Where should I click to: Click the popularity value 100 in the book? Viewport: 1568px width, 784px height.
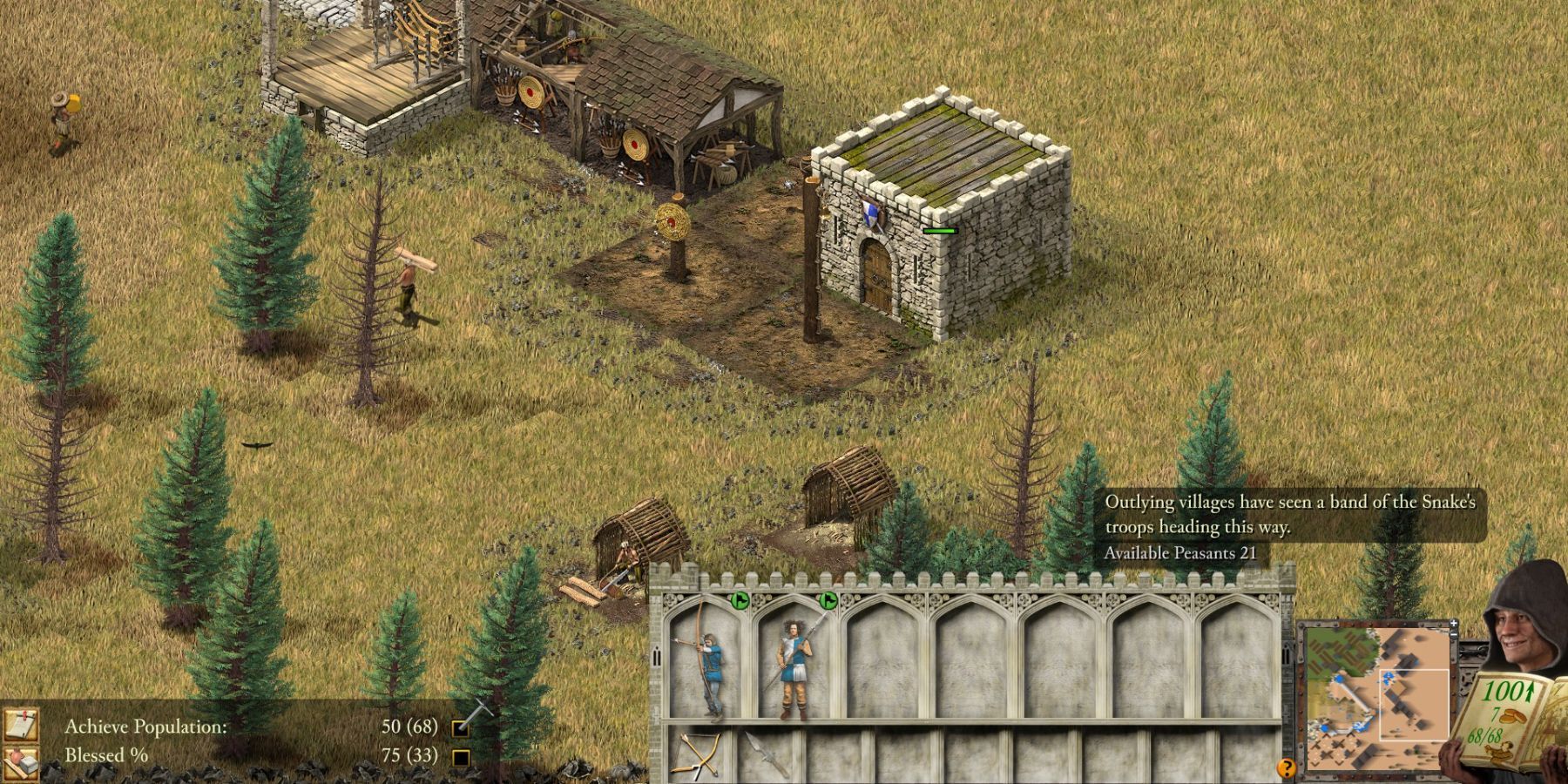point(1504,691)
